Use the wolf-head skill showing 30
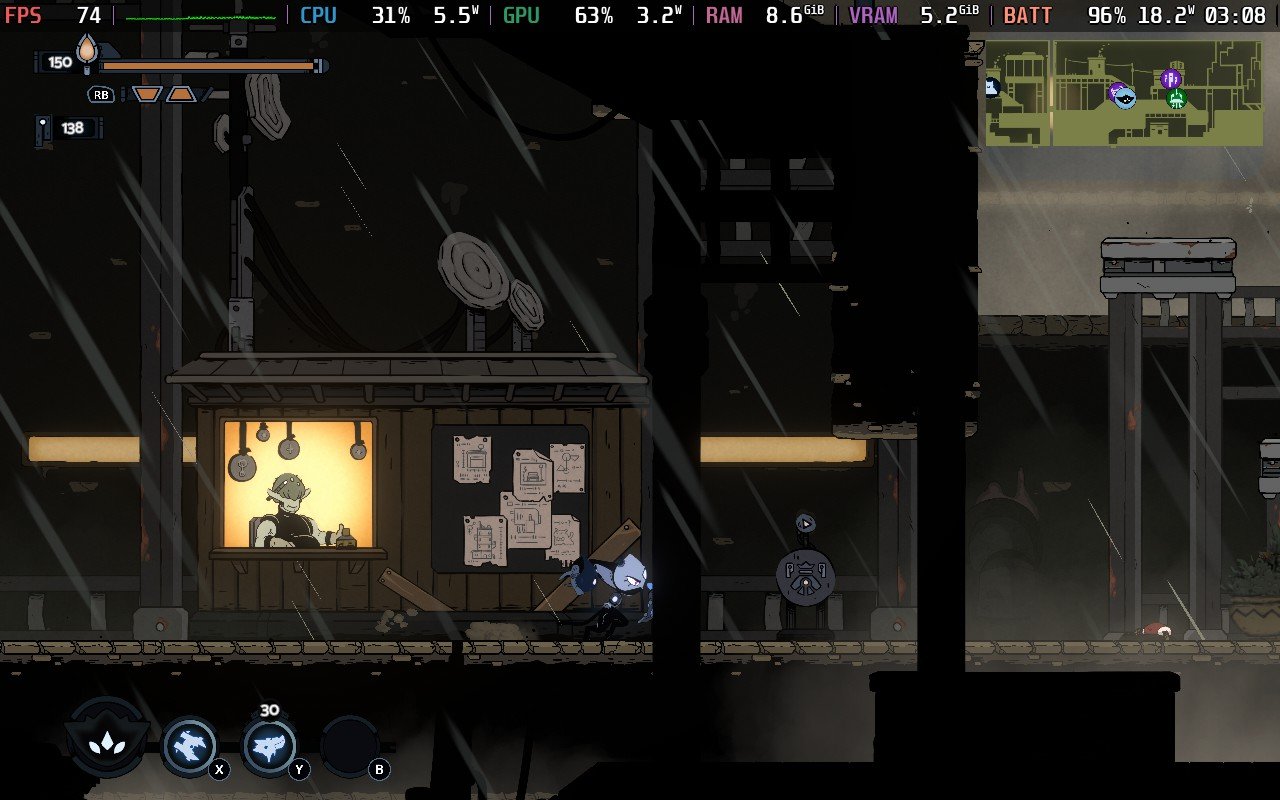The height and width of the screenshot is (800, 1280). 269,746
